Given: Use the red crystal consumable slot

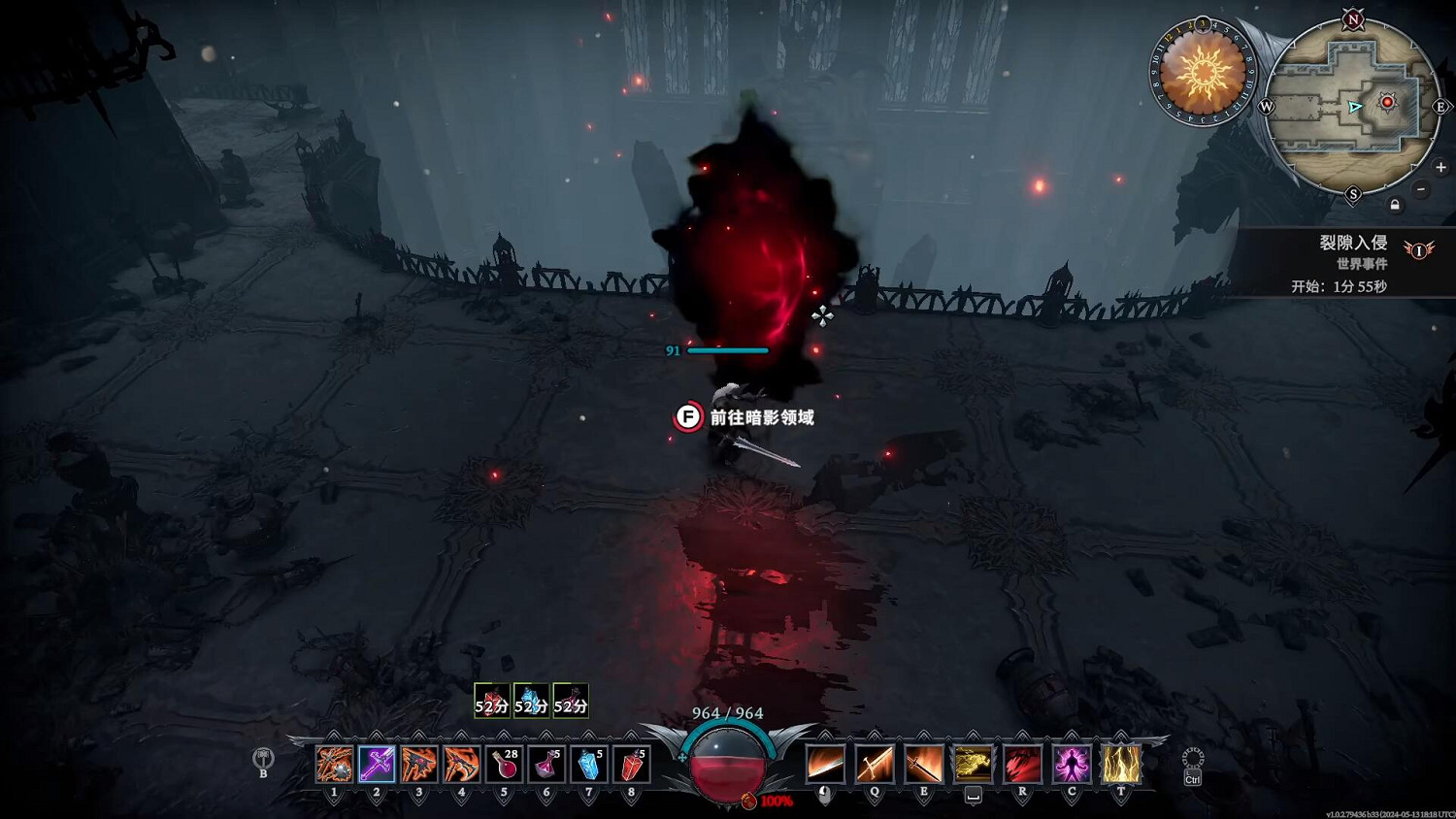Looking at the screenshot, I should pyautogui.click(x=631, y=765).
